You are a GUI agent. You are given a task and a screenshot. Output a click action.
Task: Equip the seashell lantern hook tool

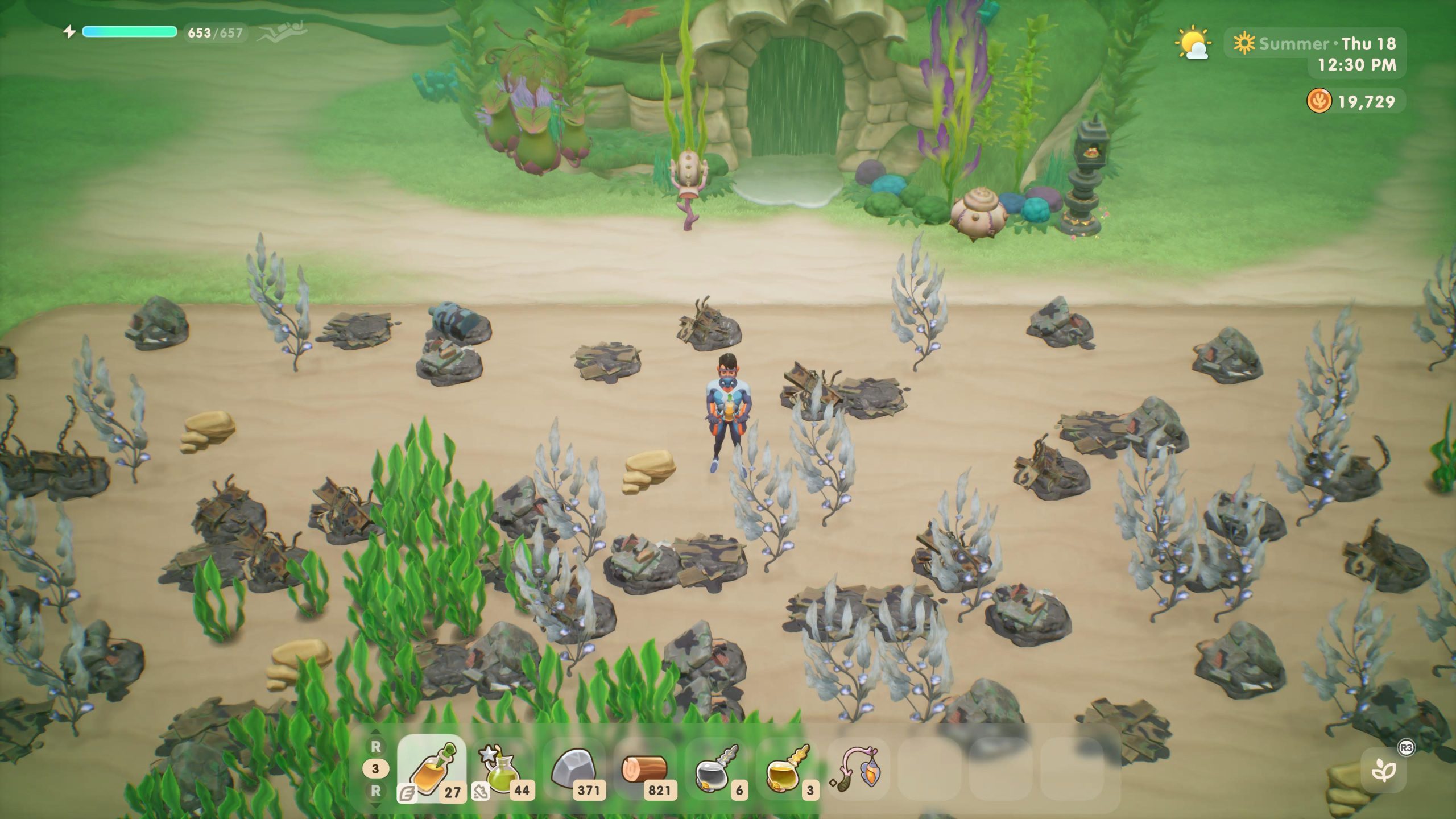858,769
